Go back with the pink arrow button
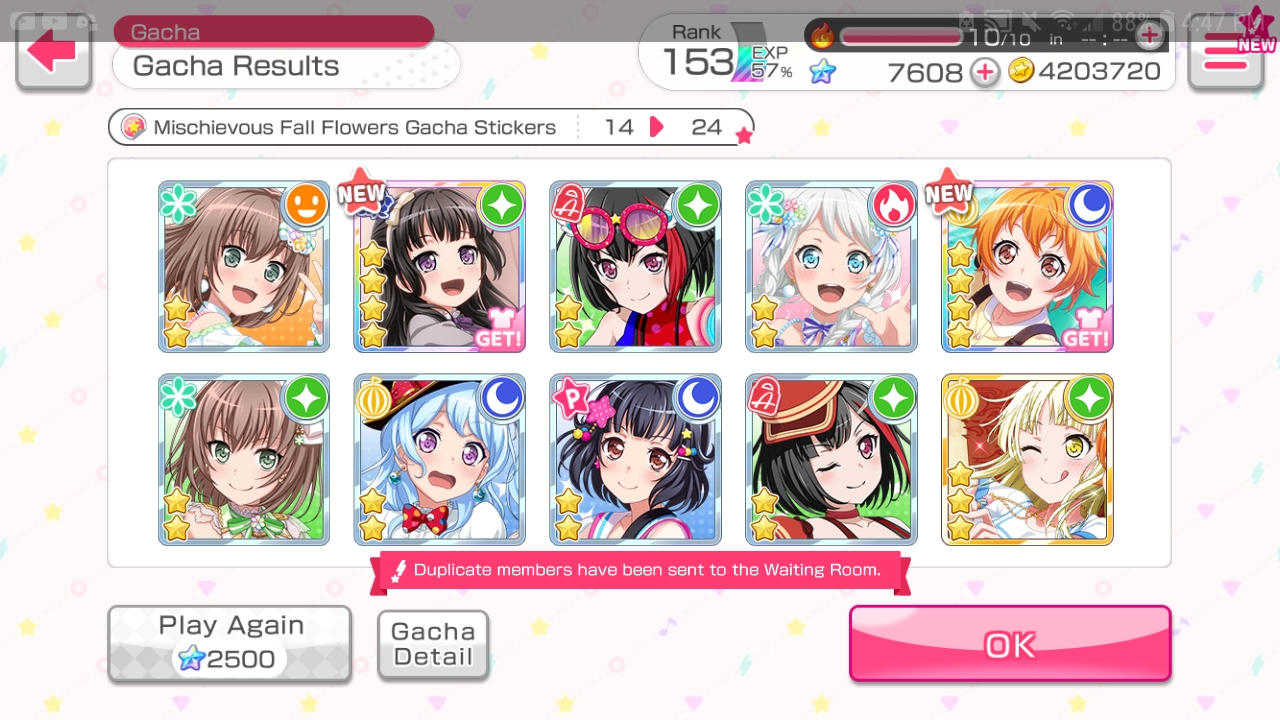Viewport: 1280px width, 720px height. pos(53,53)
